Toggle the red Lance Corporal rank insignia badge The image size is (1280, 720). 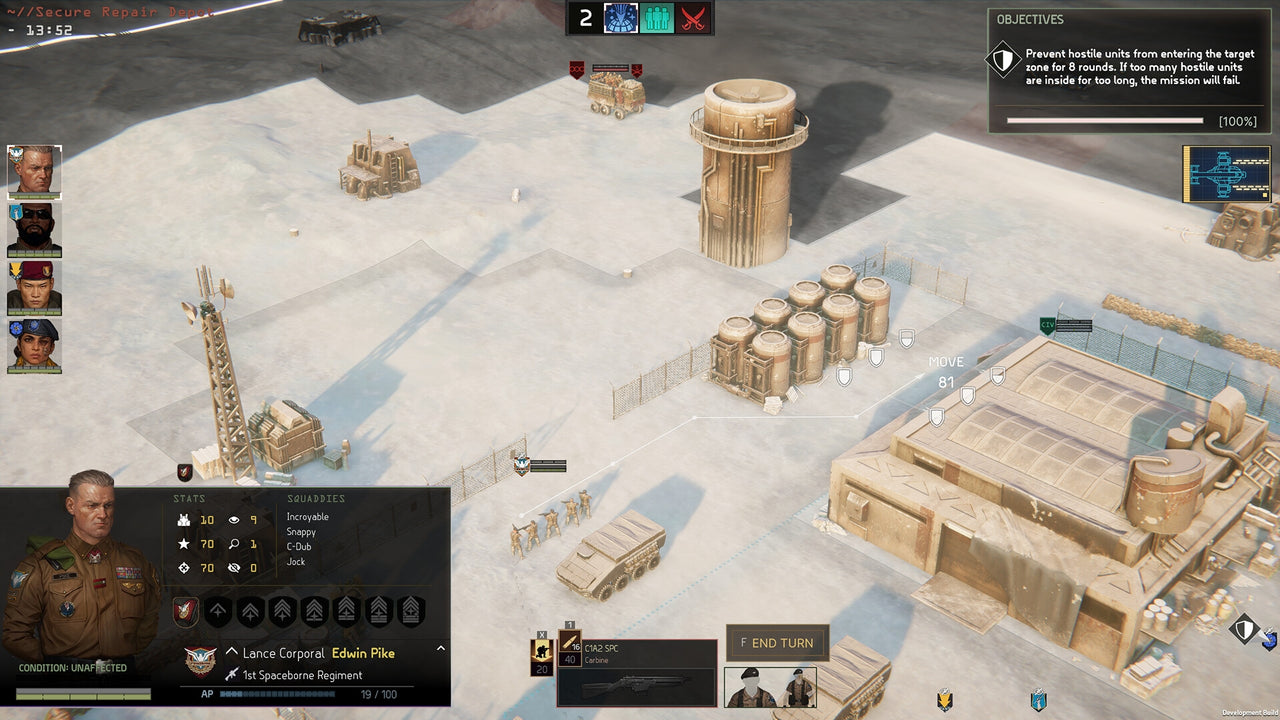coord(186,611)
